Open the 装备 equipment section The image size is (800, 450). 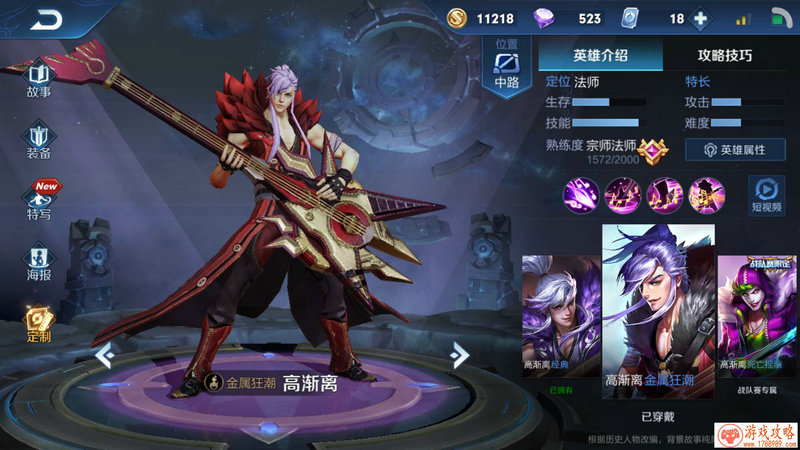[39, 141]
